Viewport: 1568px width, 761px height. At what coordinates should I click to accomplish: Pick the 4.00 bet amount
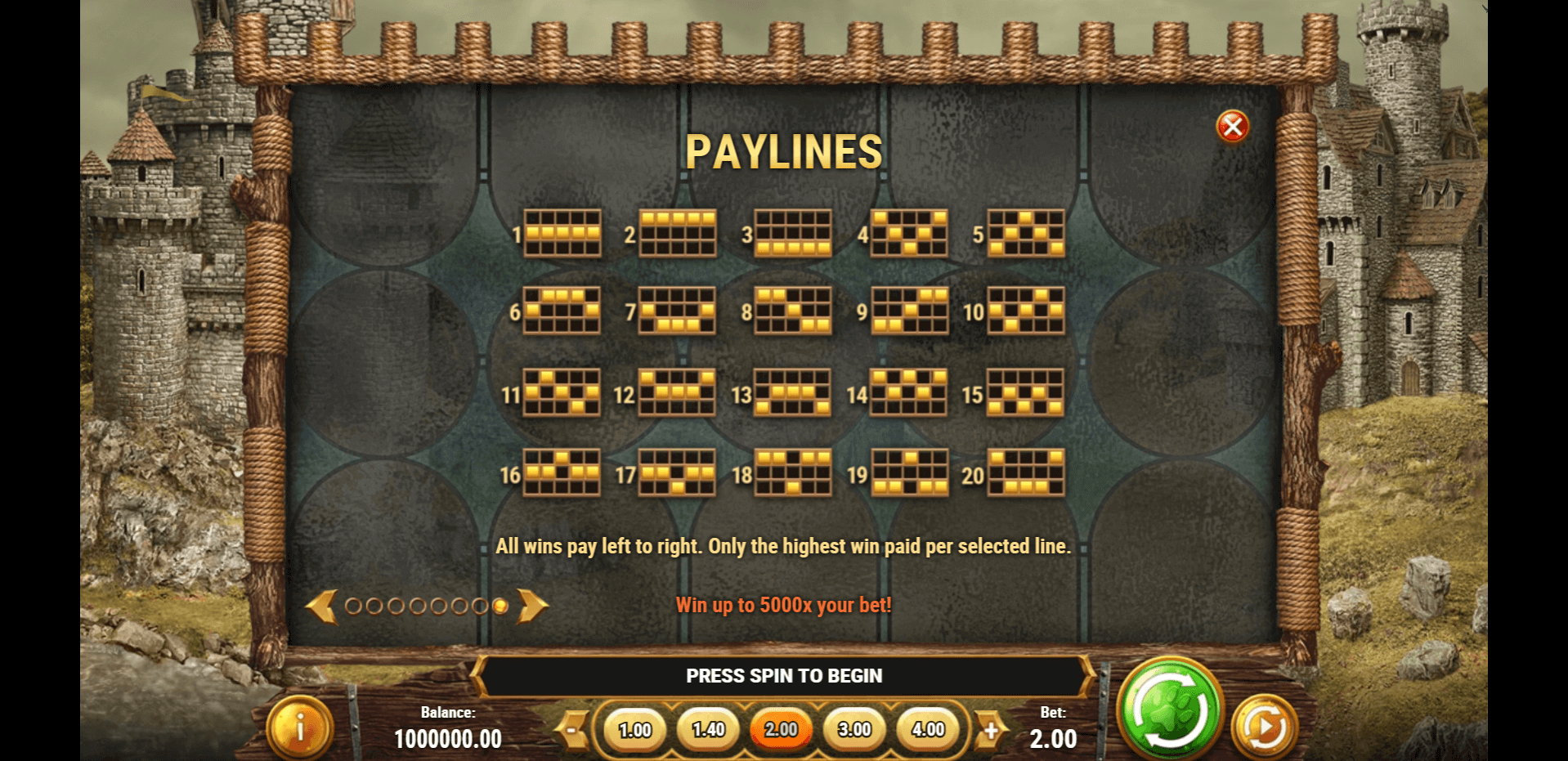pyautogui.click(x=928, y=729)
